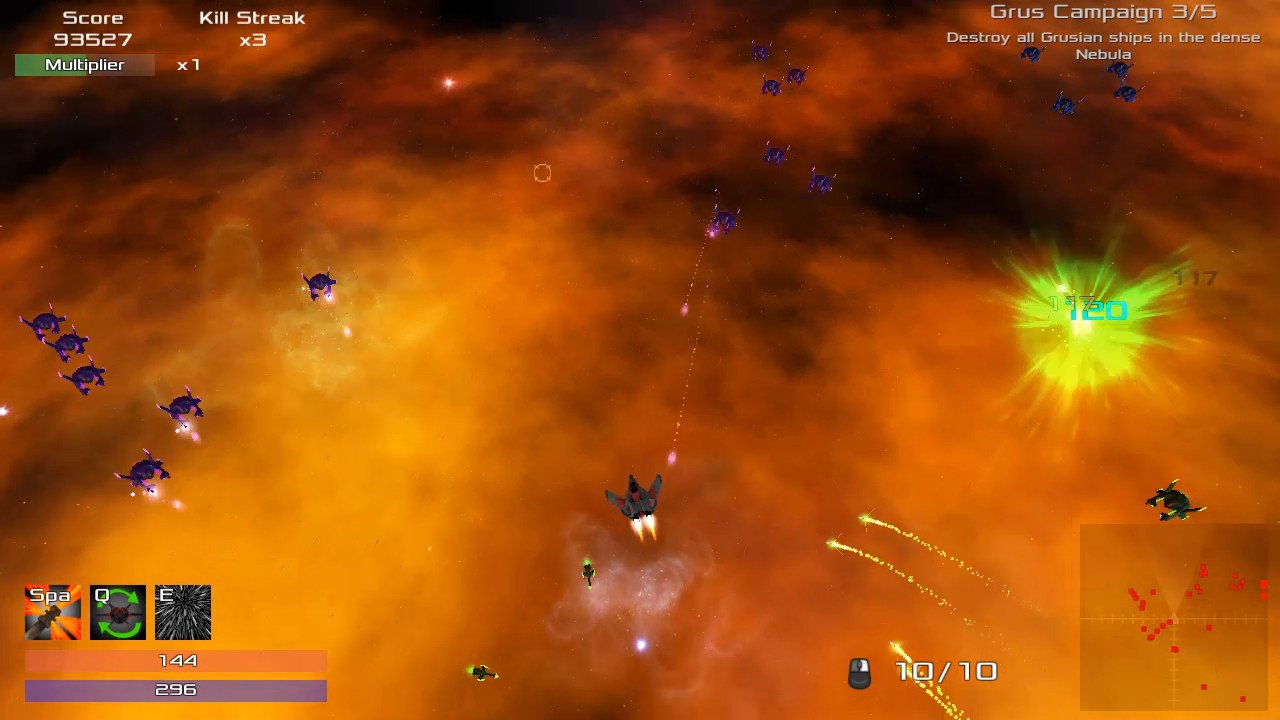Click the mouse ammo icon near 10/10 counter

pos(857,671)
